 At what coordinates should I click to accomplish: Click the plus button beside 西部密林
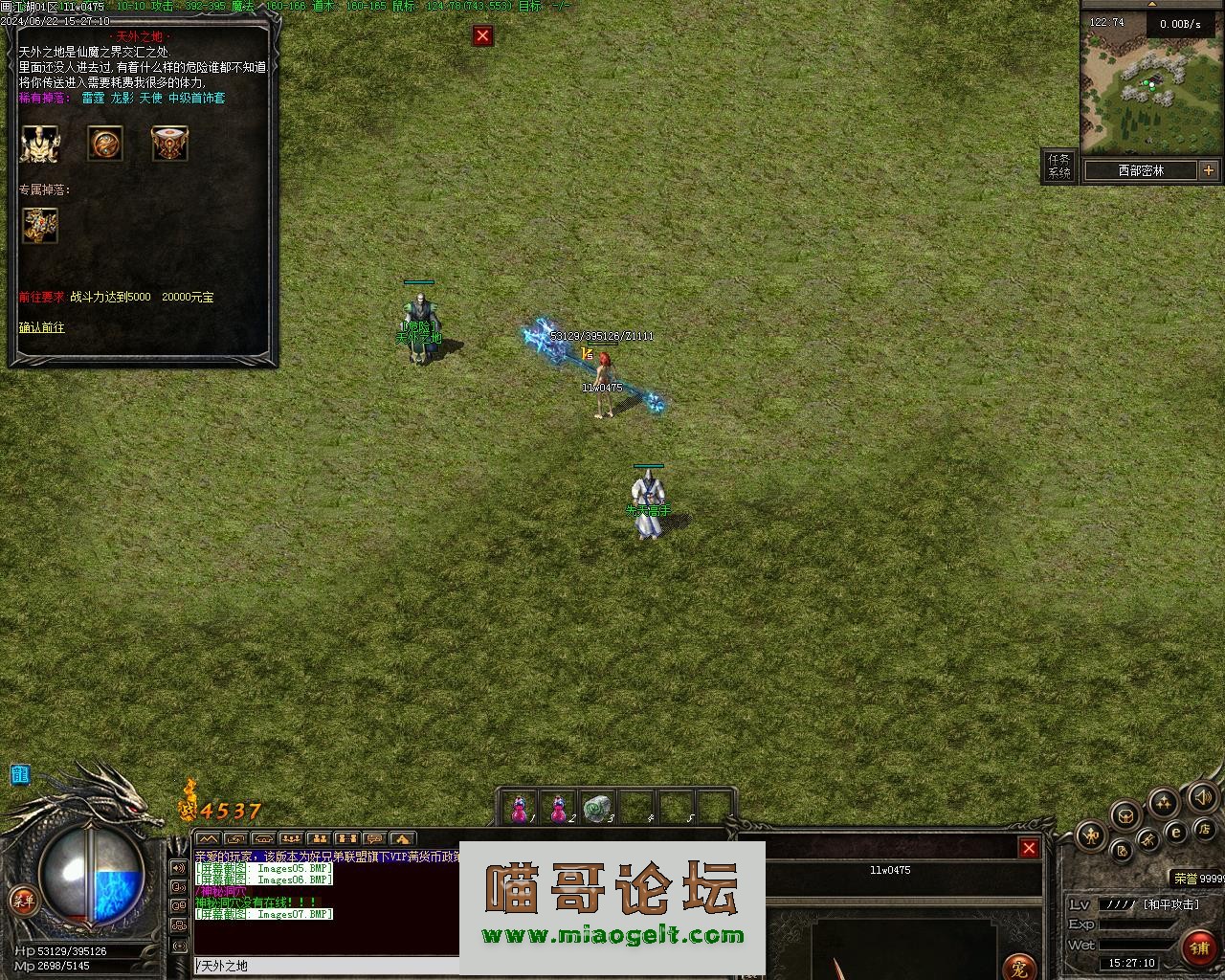pos(1209,170)
